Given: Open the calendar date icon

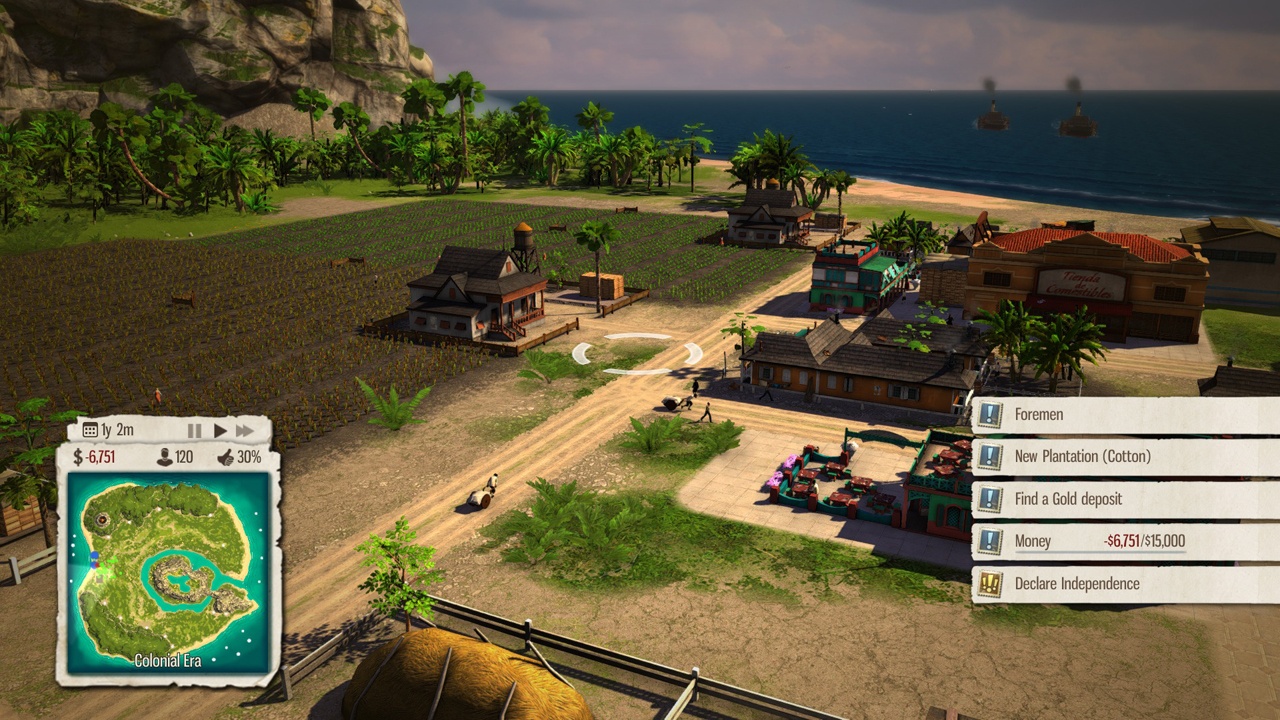Looking at the screenshot, I should (90, 431).
